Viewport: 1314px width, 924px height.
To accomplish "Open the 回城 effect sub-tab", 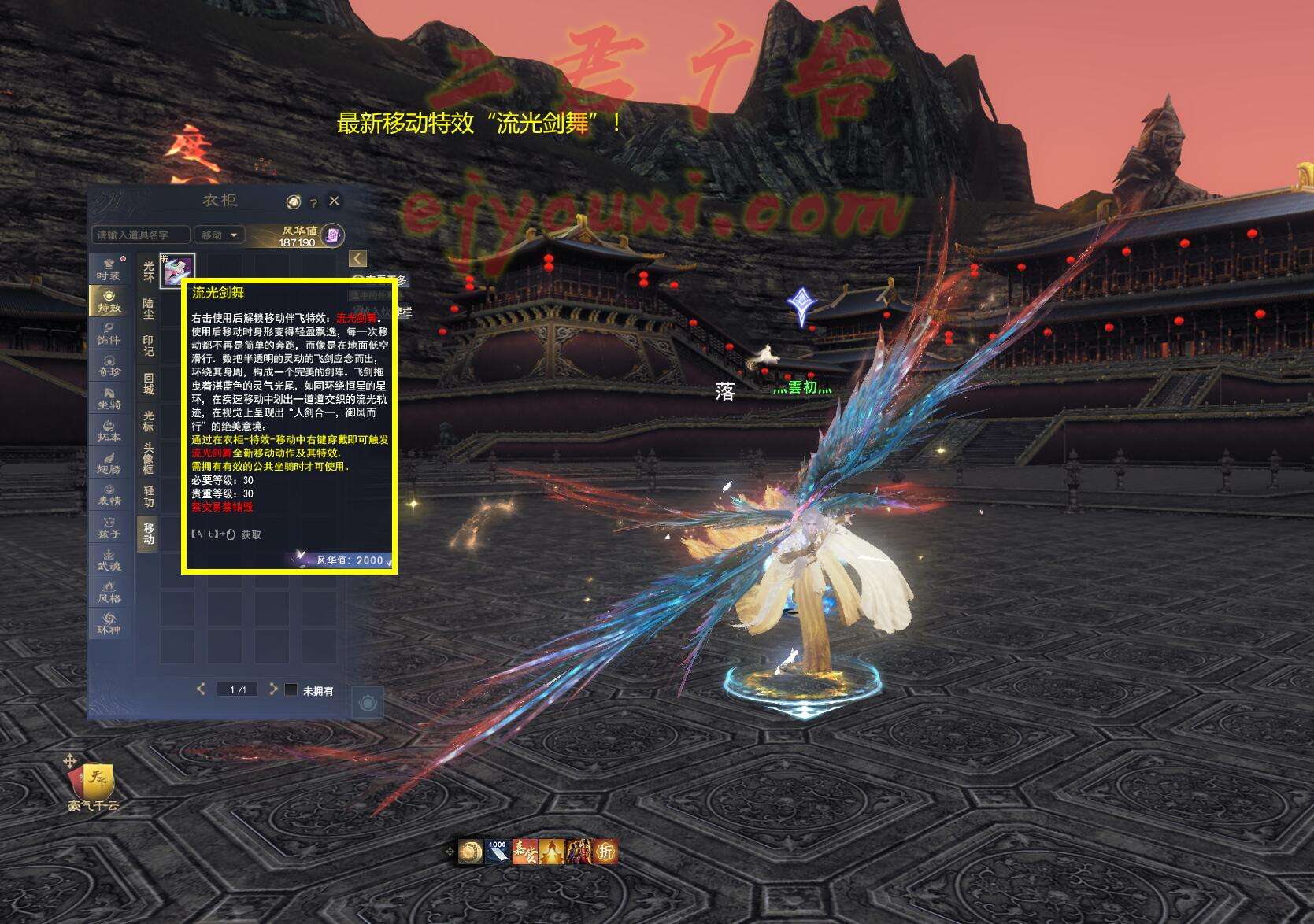I will 148,384.
